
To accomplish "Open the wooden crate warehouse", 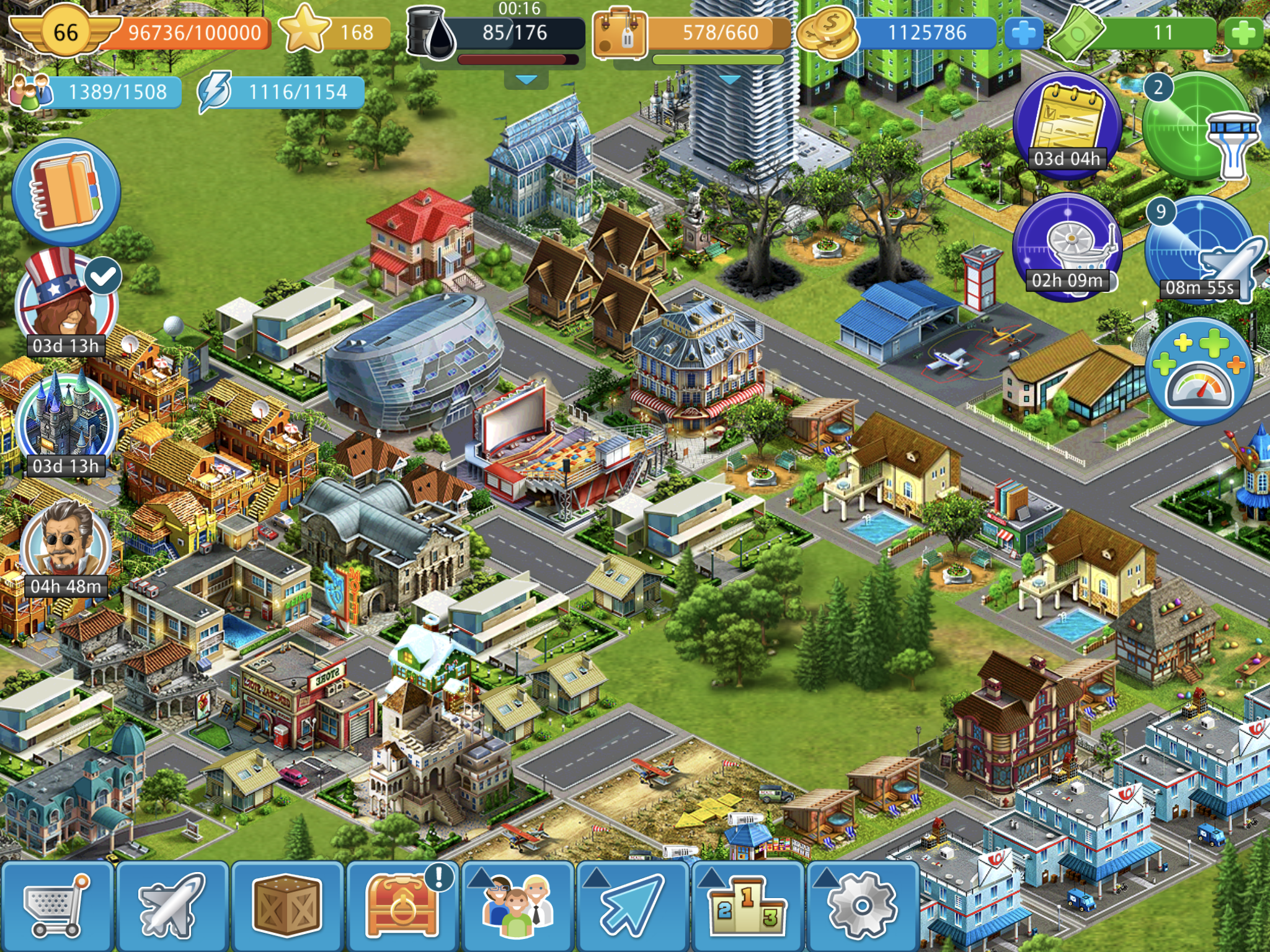I will 287,906.
